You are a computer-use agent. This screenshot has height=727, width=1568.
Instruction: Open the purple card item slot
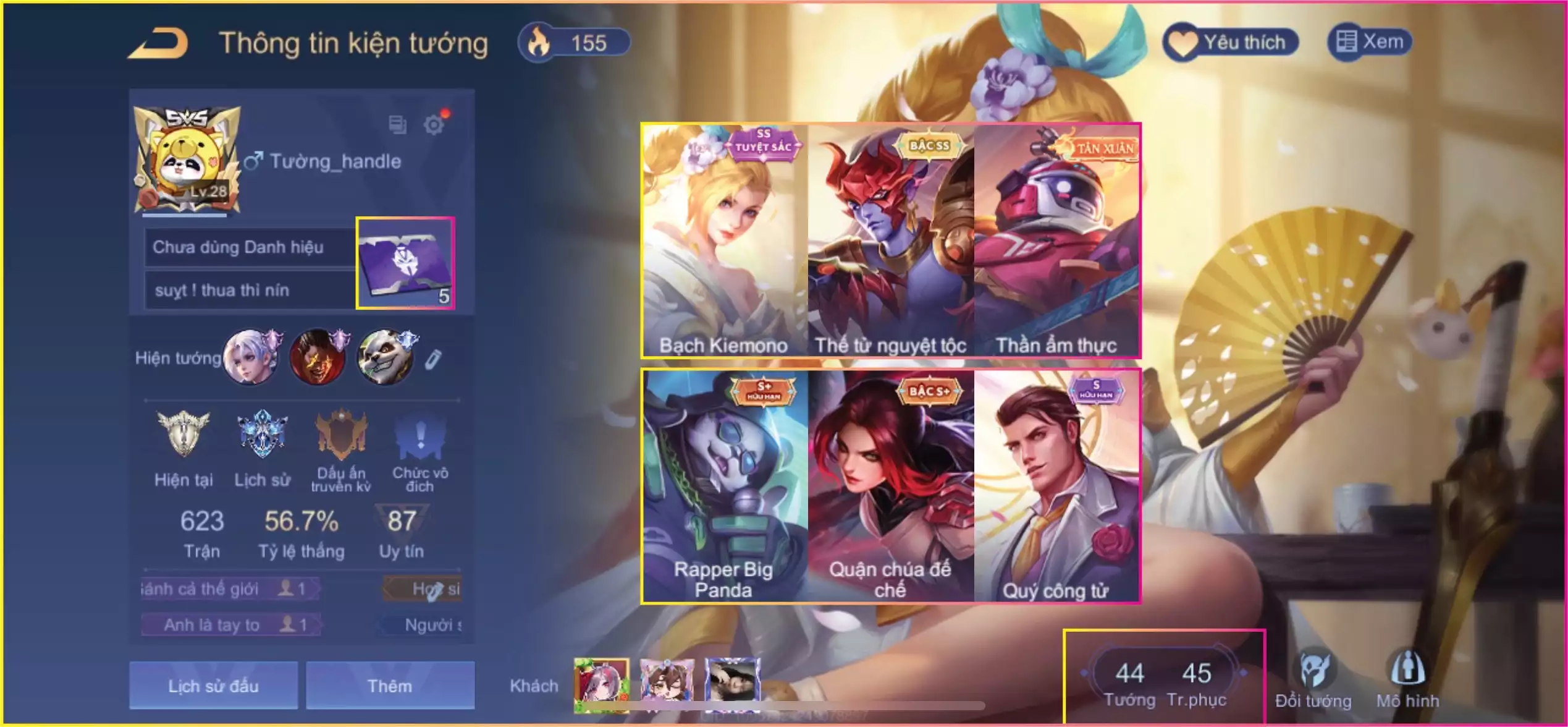coord(406,263)
